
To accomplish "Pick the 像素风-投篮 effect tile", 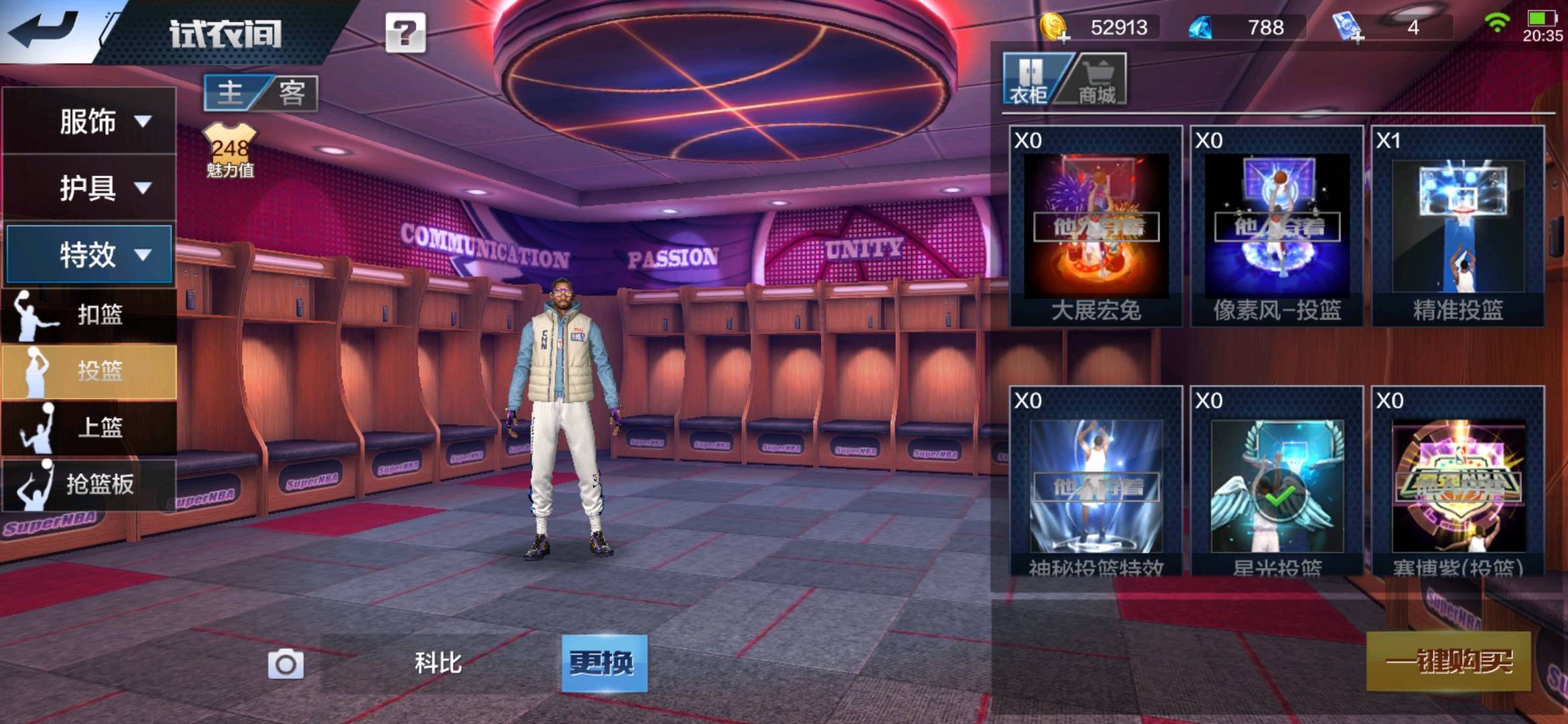I will click(1277, 227).
